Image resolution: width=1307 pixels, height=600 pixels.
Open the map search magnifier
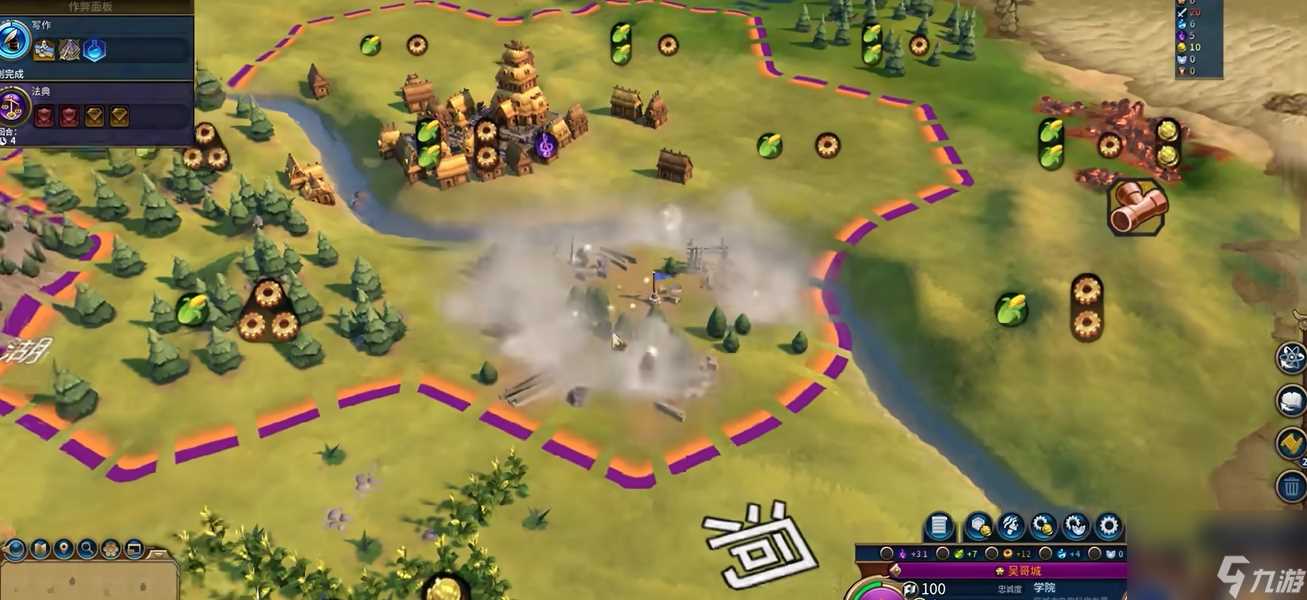pyautogui.click(x=87, y=549)
